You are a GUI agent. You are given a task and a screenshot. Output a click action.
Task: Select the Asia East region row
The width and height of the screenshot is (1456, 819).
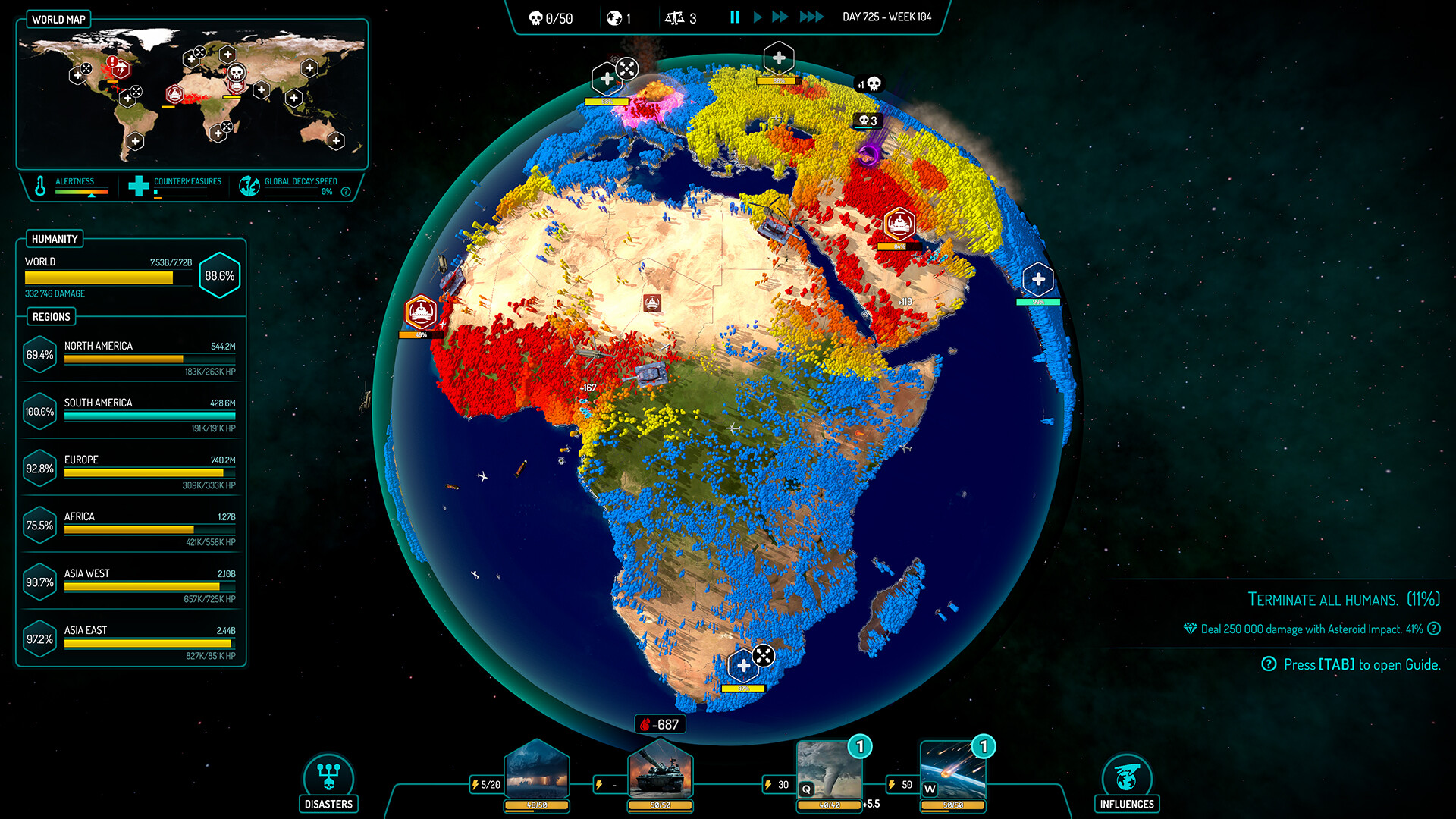pos(131,639)
